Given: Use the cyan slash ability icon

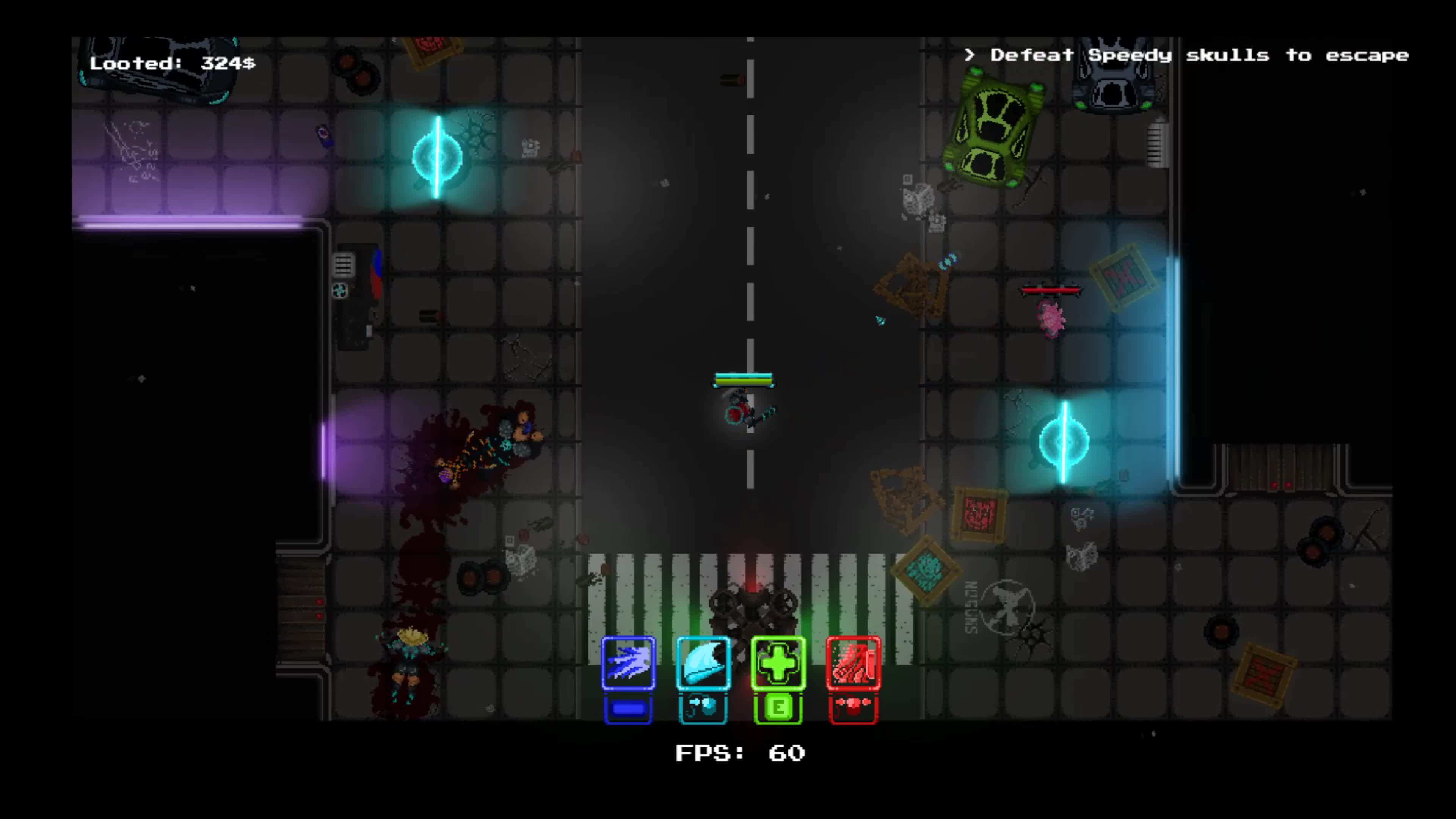Looking at the screenshot, I should pos(703,663).
